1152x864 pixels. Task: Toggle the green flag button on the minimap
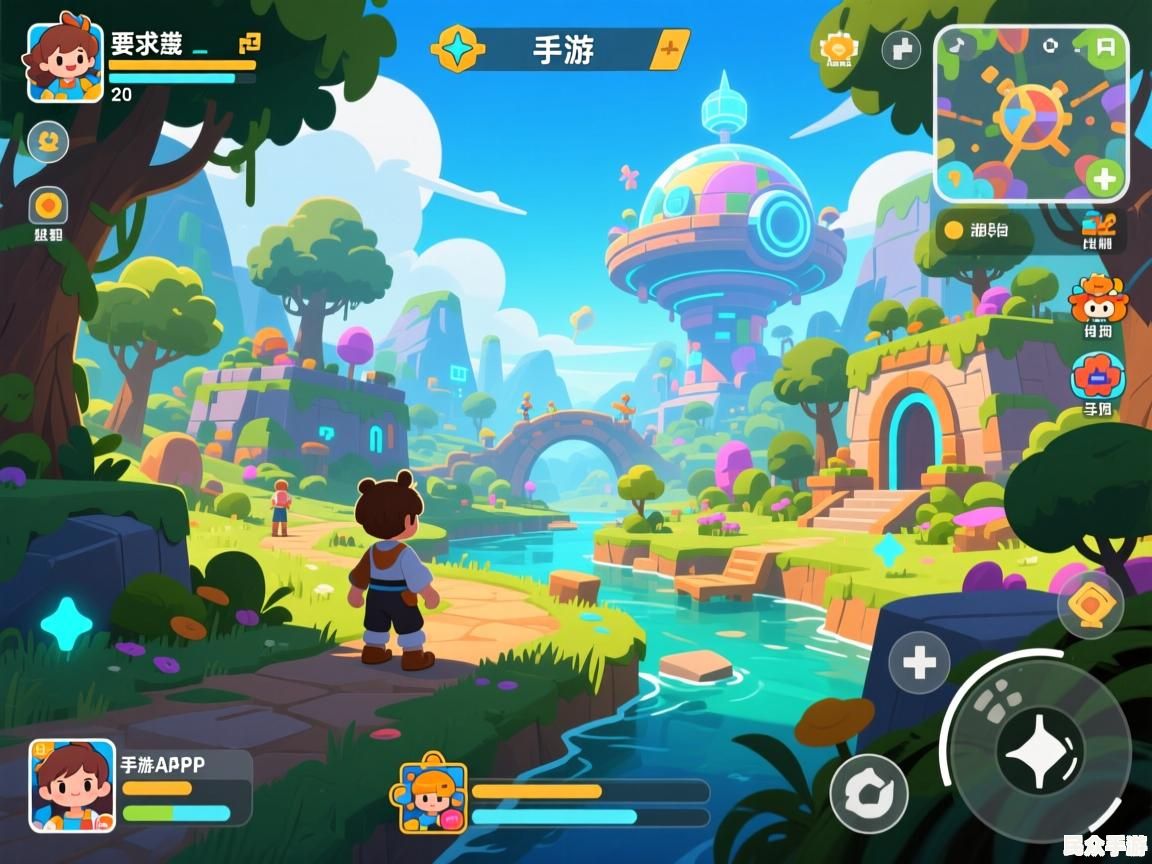click(1105, 46)
